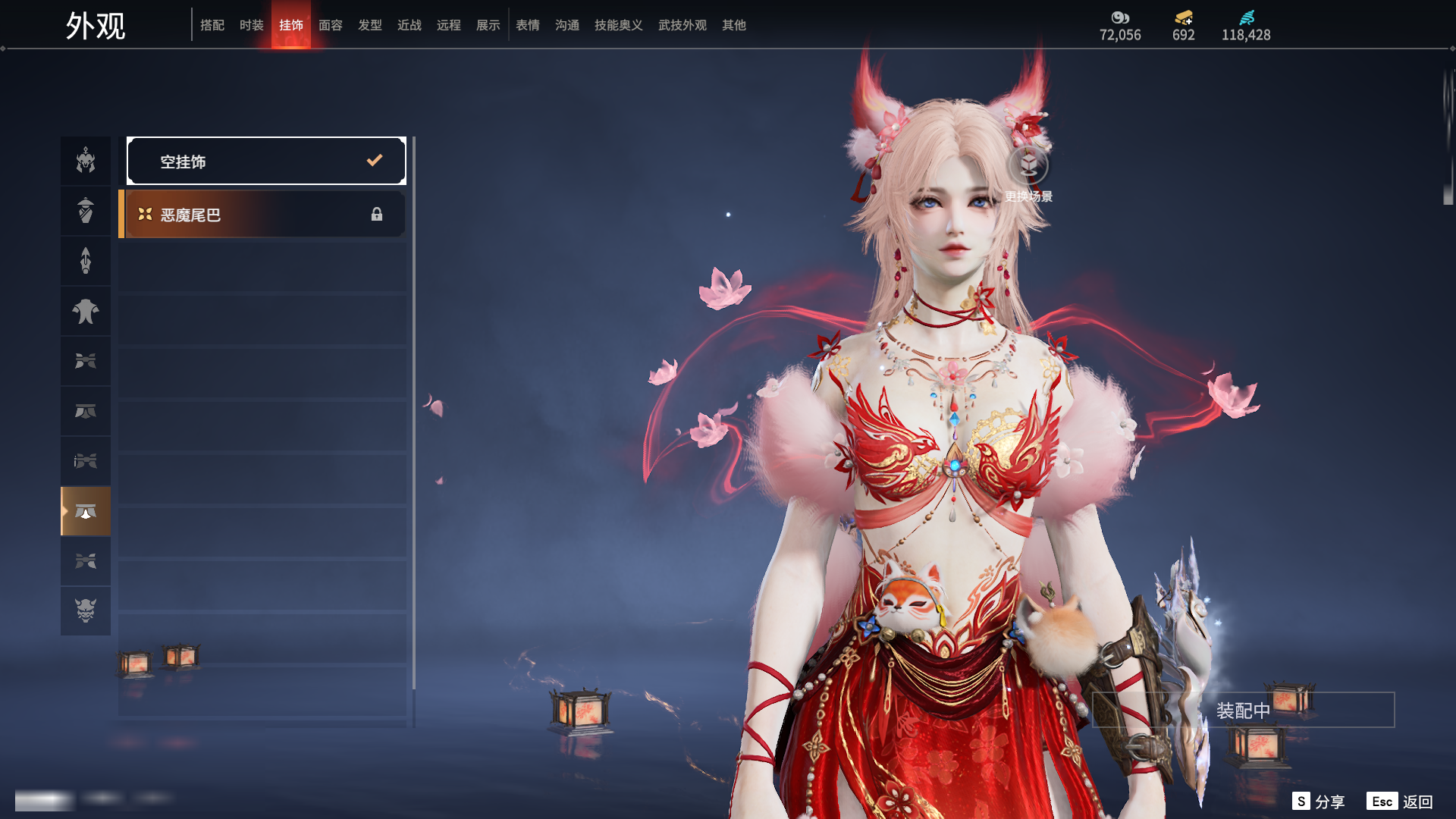Switch to the 远程 tab
The height and width of the screenshot is (819, 1456).
point(449,25)
